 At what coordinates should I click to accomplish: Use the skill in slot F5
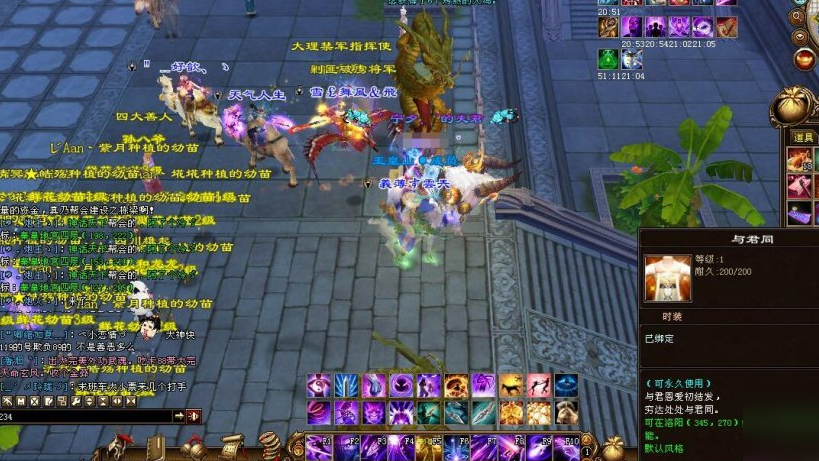pyautogui.click(x=429, y=446)
